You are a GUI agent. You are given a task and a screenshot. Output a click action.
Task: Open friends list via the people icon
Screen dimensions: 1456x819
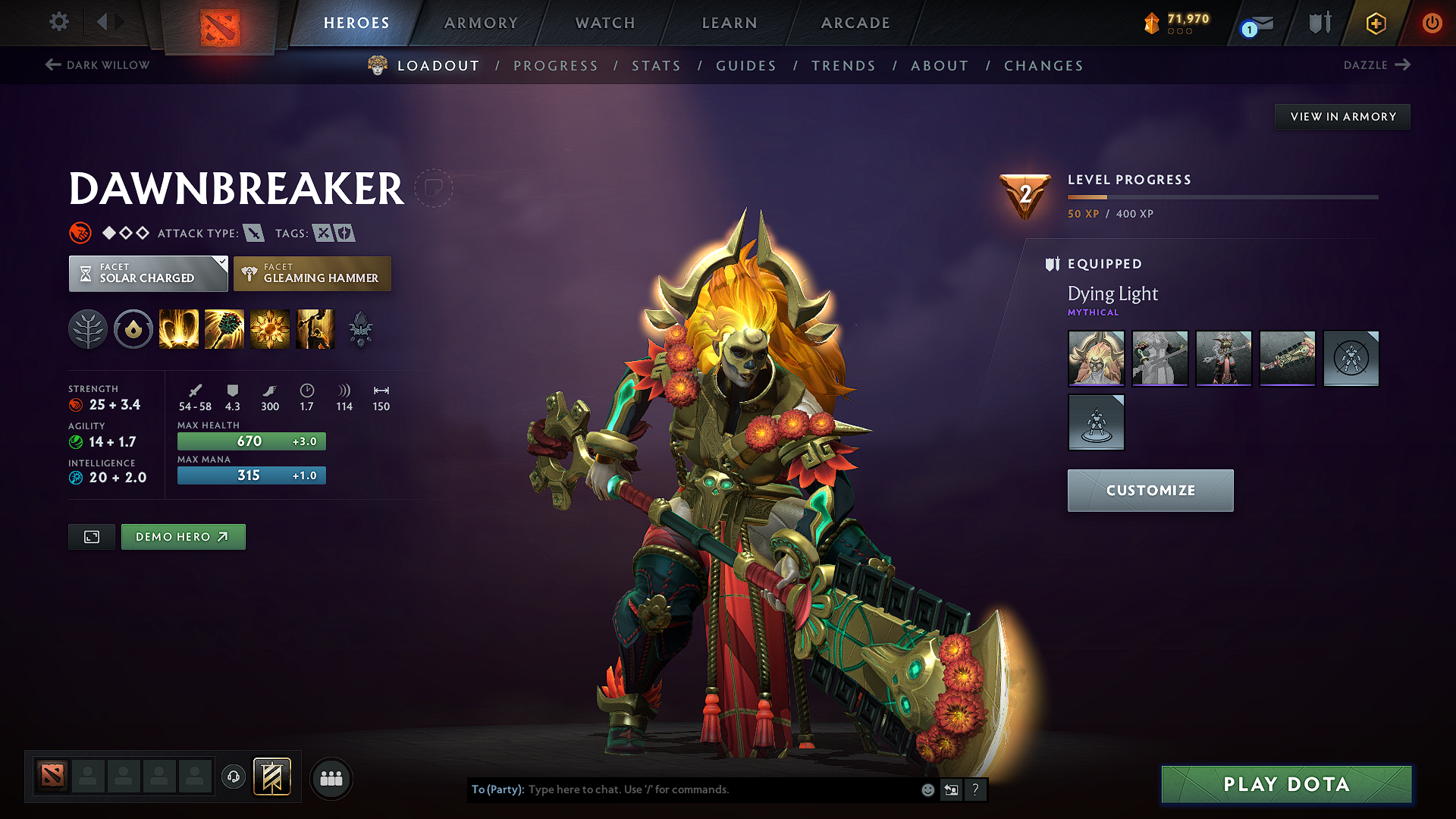coord(330,777)
